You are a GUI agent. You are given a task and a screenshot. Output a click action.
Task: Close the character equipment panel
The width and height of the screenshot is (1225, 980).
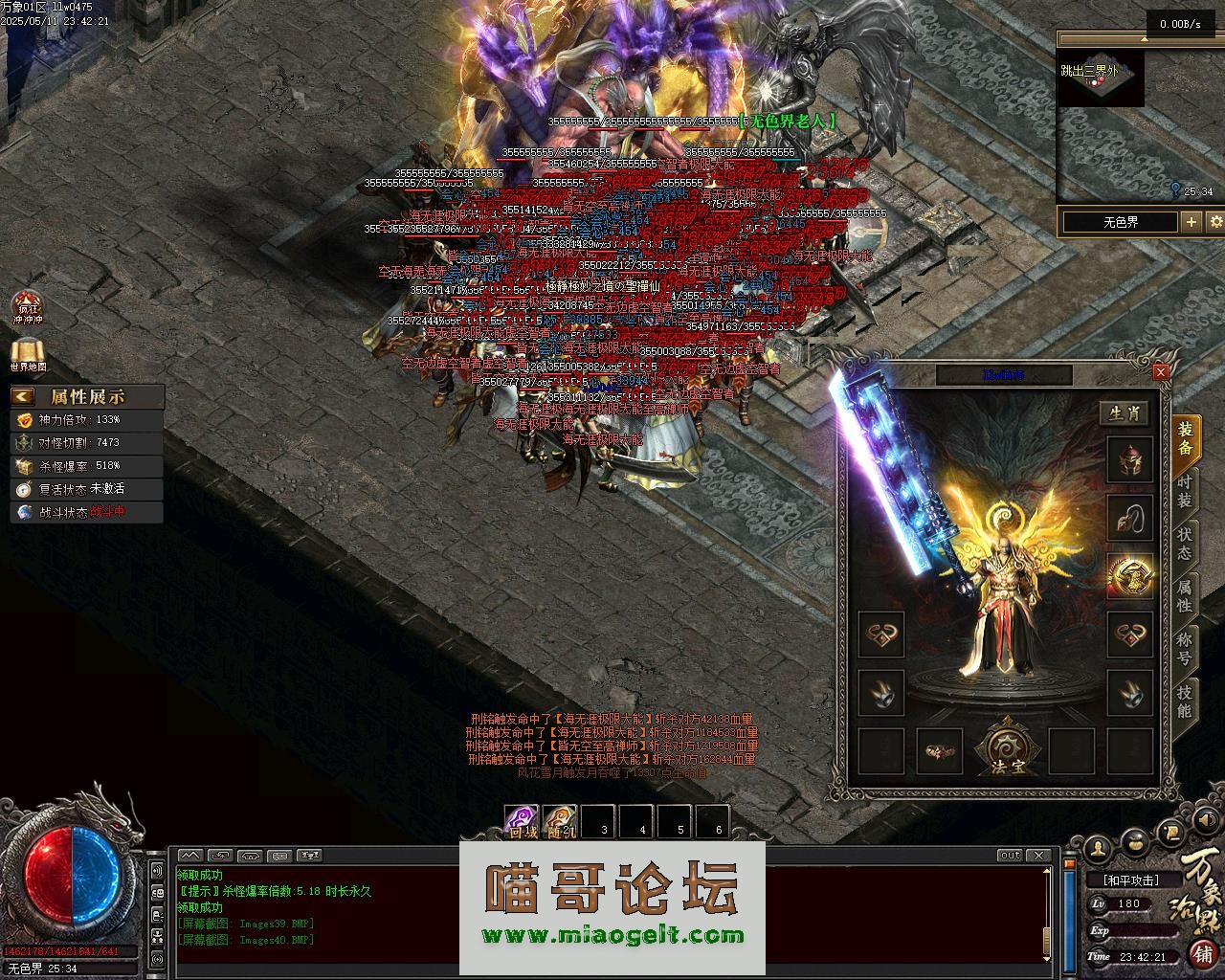point(1161,372)
